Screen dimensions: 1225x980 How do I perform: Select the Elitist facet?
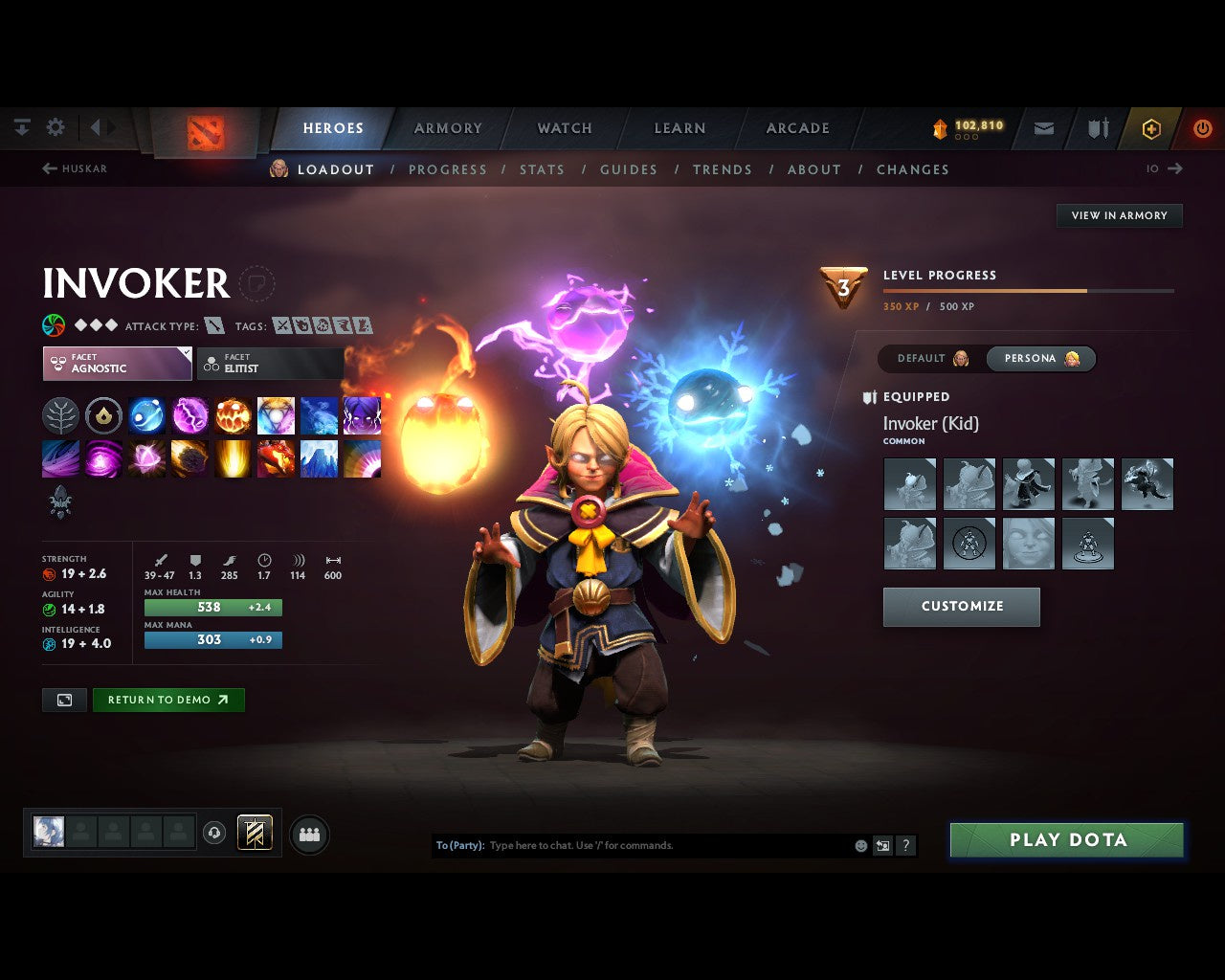[x=270, y=364]
